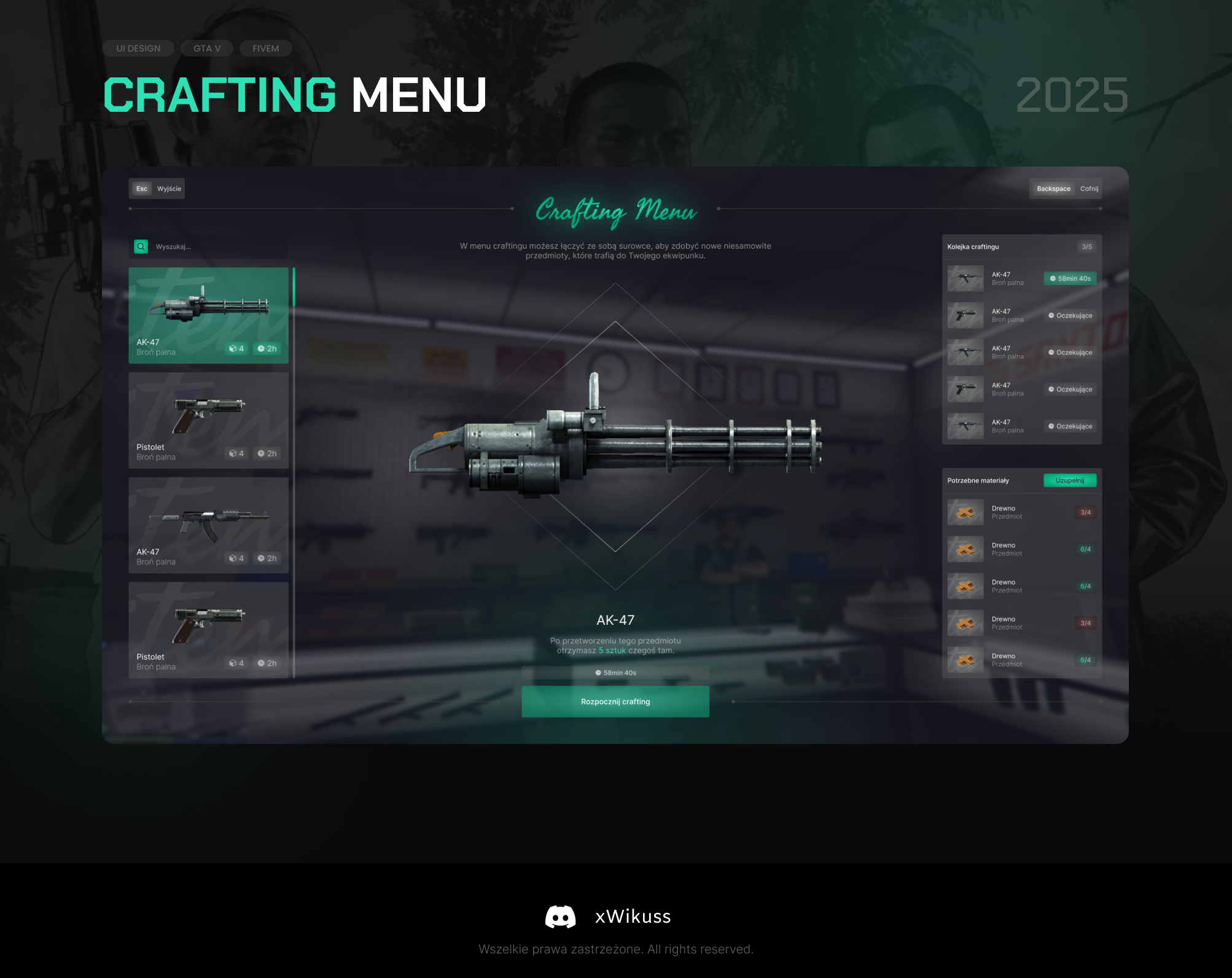Click the Cofnij button at top right
1232x978 pixels.
click(x=1088, y=189)
